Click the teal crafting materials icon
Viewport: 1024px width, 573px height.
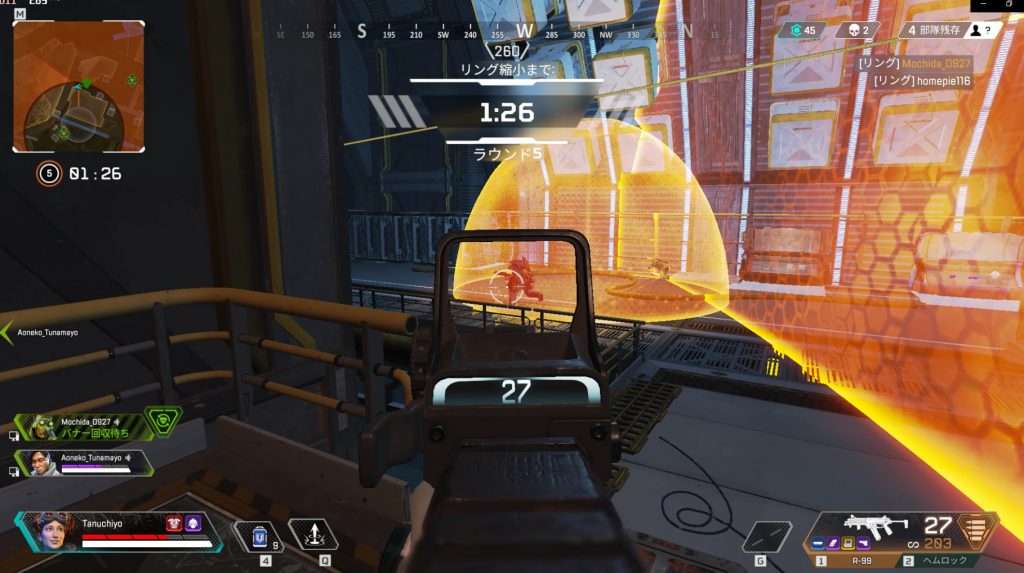point(796,31)
